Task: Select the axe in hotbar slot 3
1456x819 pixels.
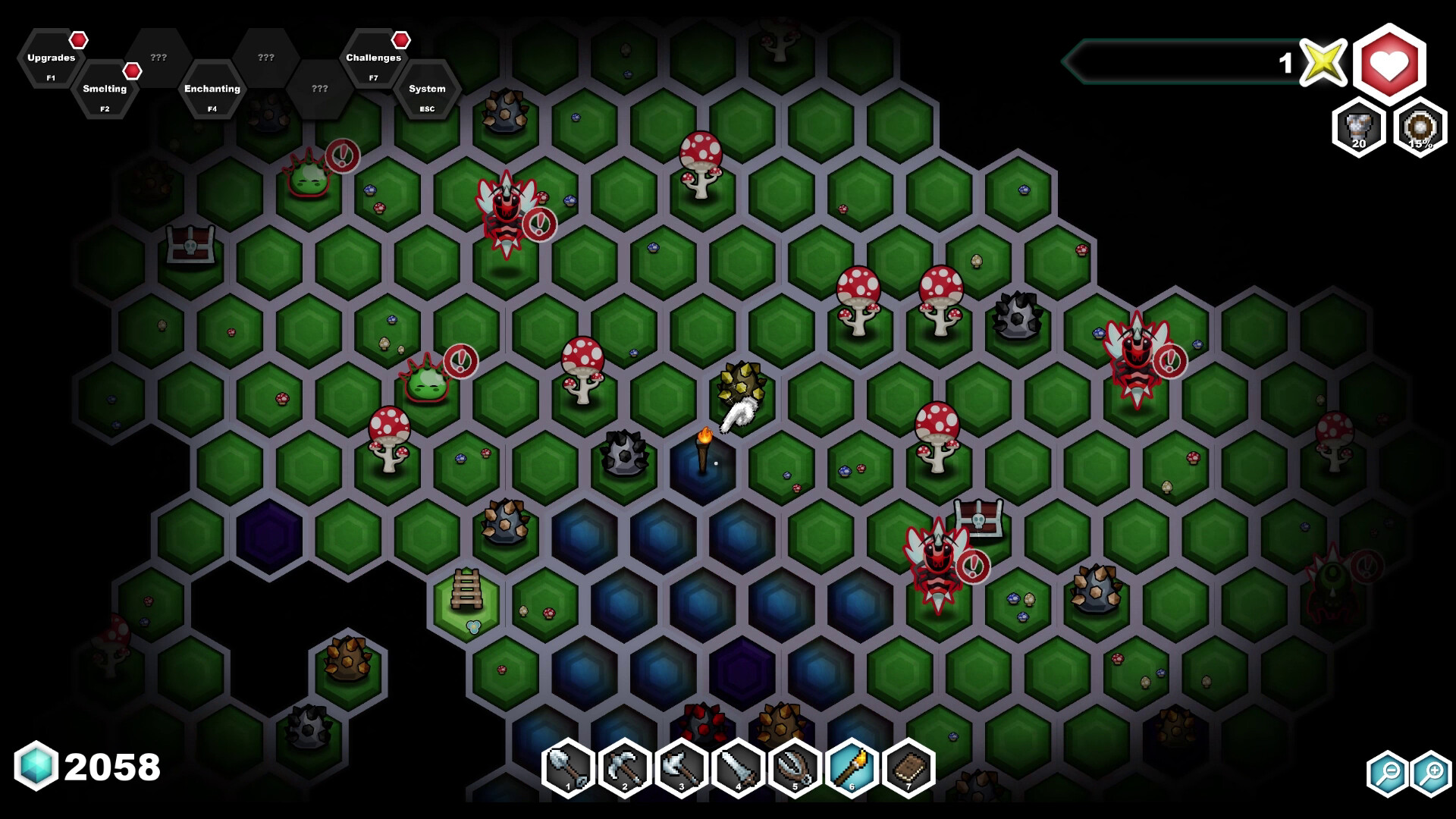Action: [681, 768]
